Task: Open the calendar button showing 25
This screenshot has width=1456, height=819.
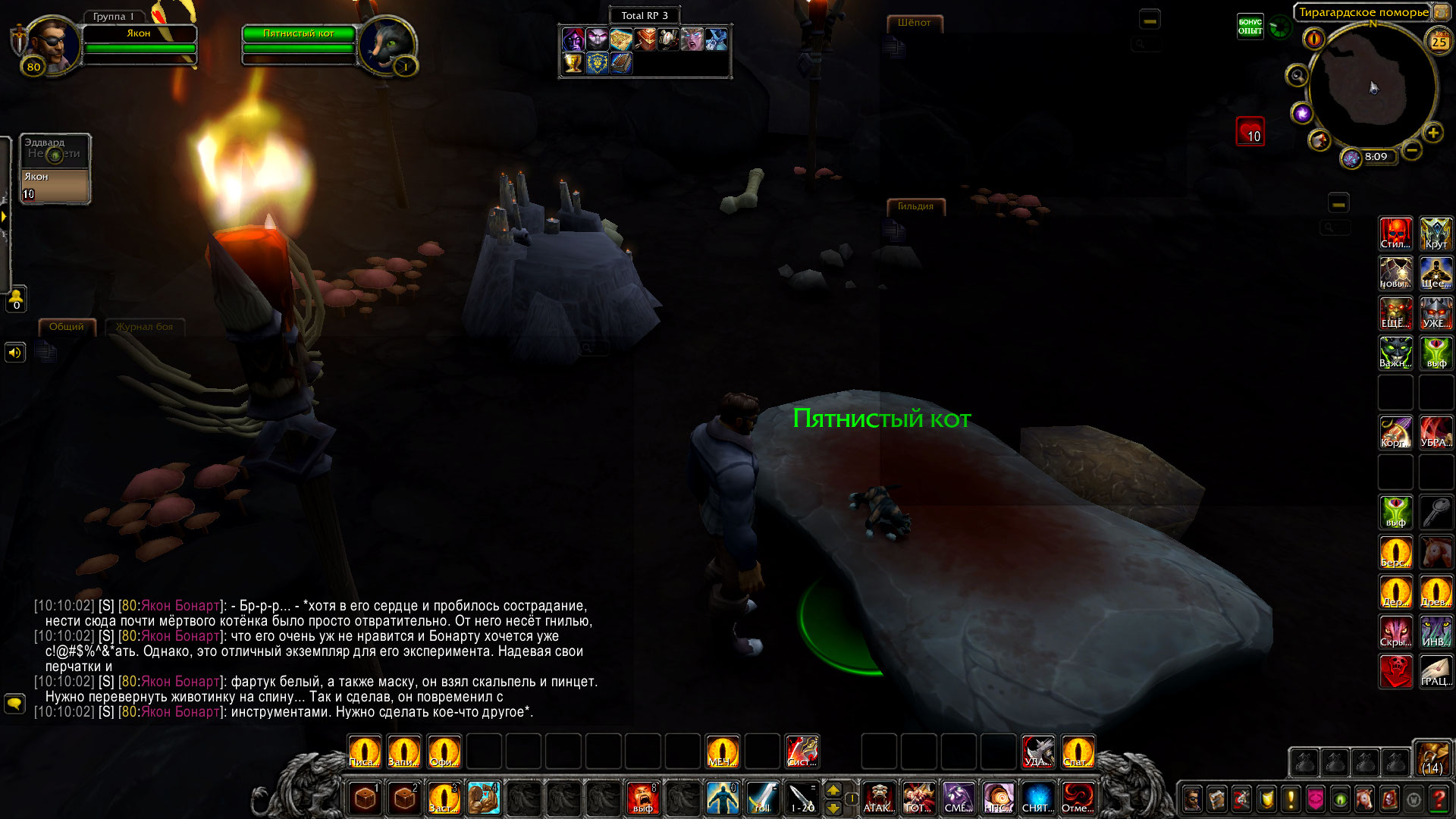Action: coord(1439,42)
